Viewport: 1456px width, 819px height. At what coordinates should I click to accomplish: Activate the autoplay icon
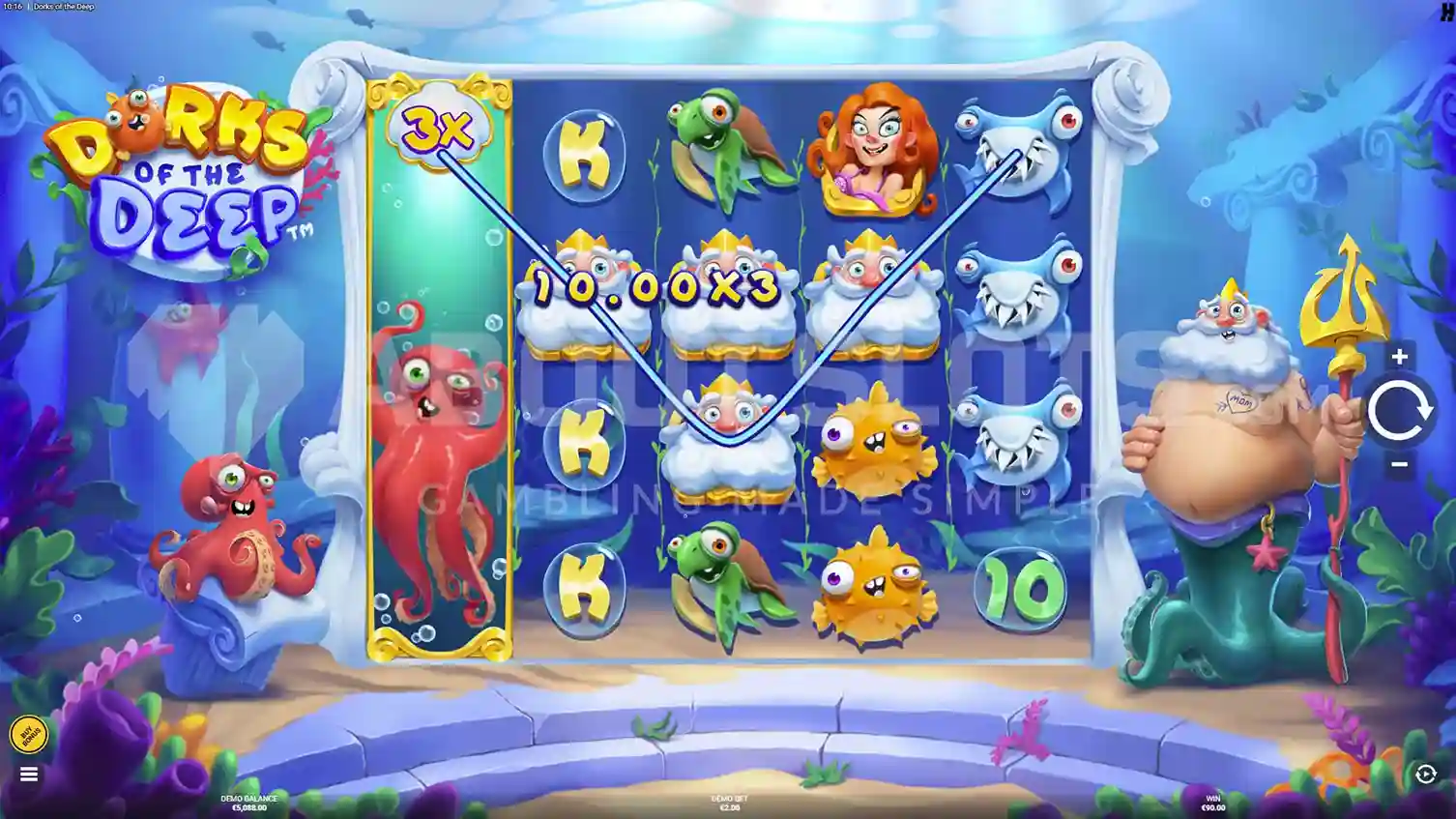click(1425, 774)
